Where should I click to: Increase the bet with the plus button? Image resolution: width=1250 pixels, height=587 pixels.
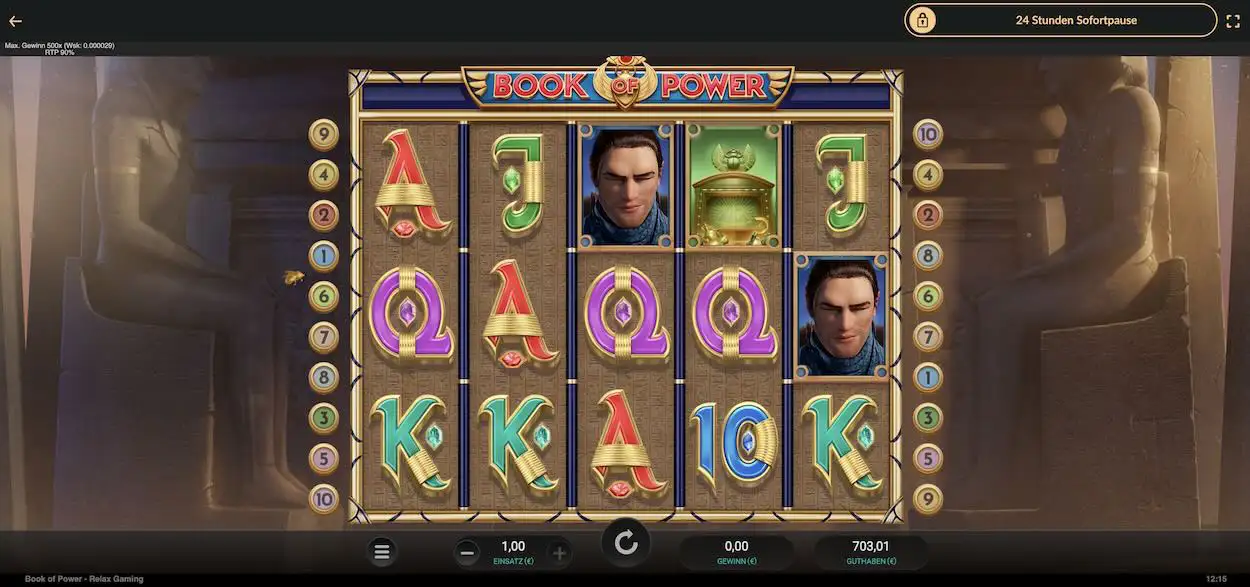(559, 552)
